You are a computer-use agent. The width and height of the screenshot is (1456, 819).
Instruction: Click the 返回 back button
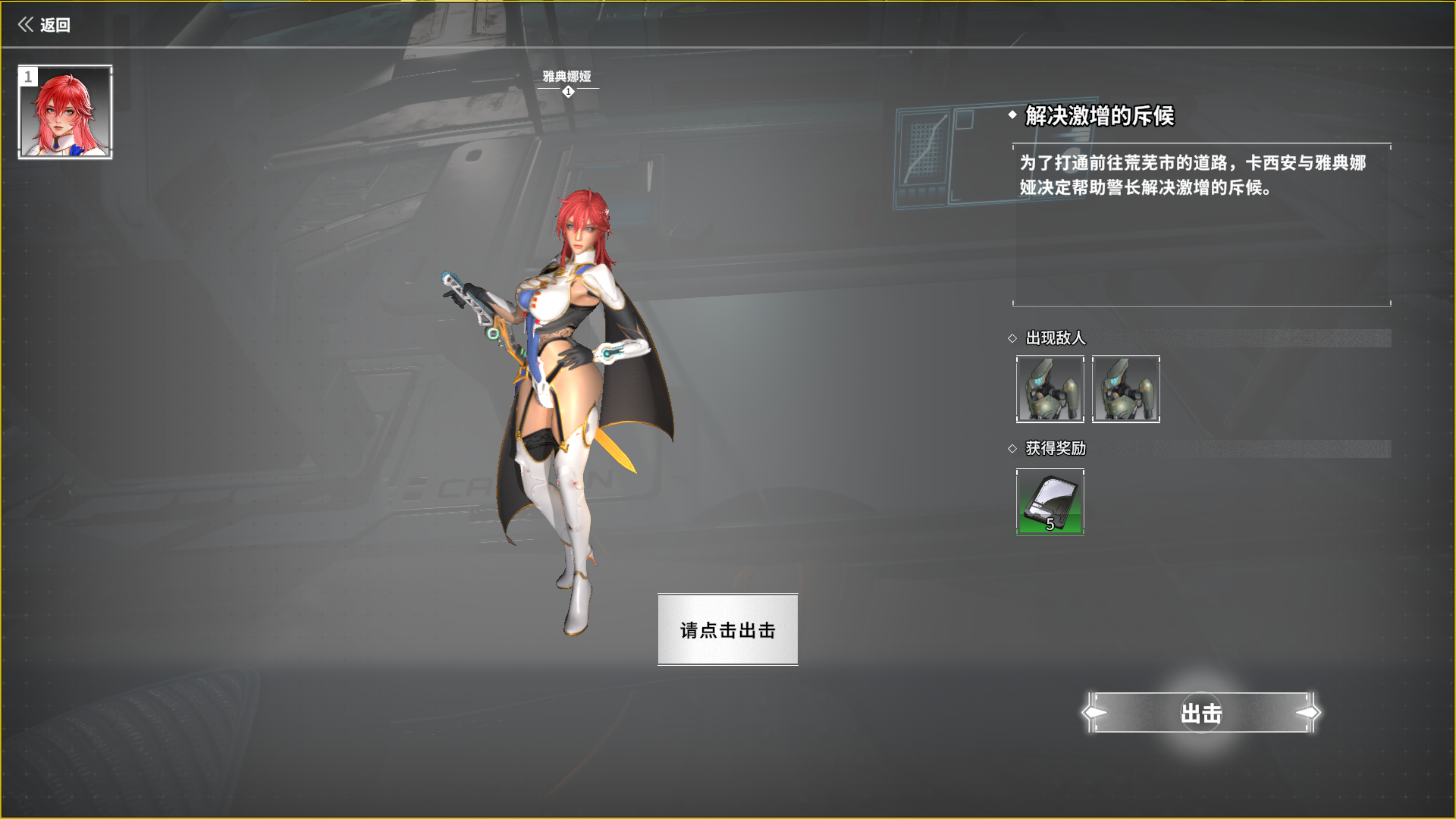44,25
